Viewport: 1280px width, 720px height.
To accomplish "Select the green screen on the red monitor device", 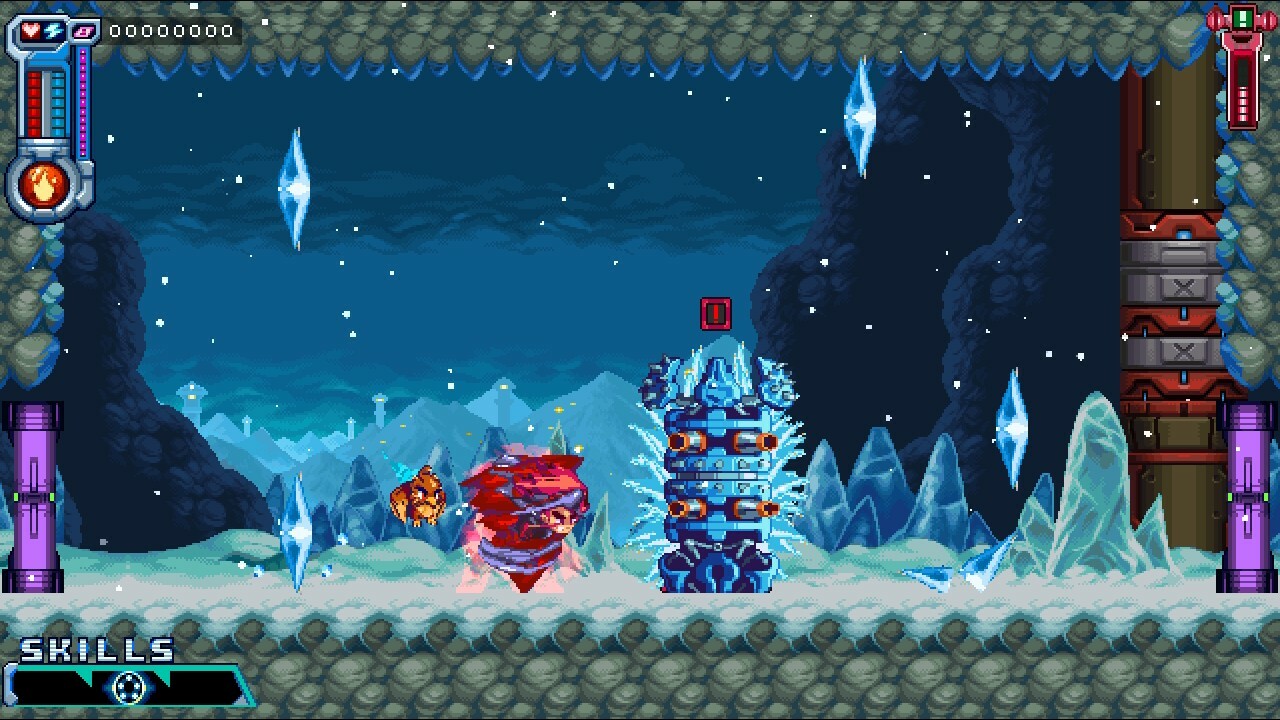I will pyautogui.click(x=1242, y=18).
